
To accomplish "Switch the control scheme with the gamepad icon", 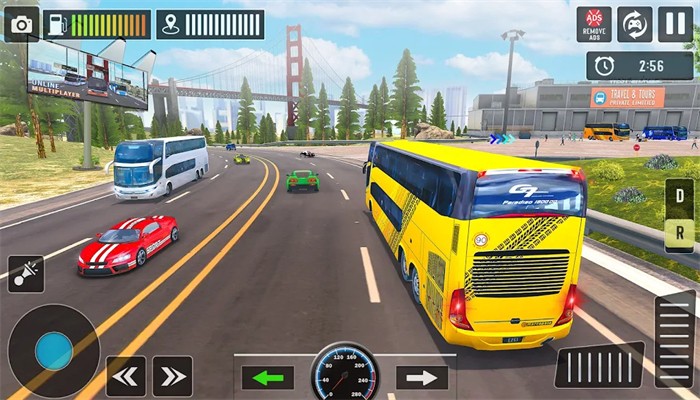I will (x=634, y=24).
